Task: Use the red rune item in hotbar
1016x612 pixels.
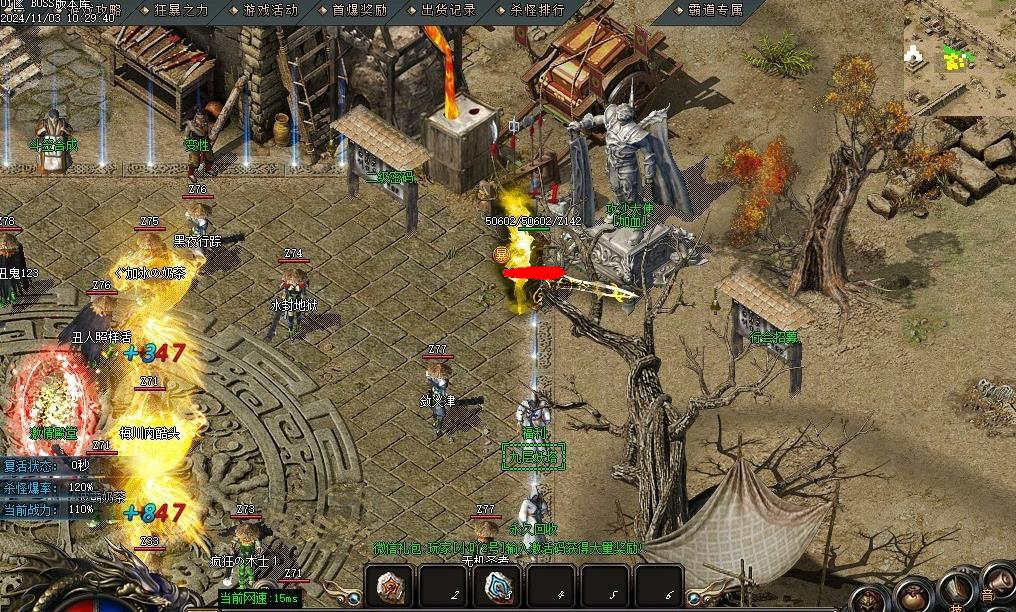Action: click(391, 588)
